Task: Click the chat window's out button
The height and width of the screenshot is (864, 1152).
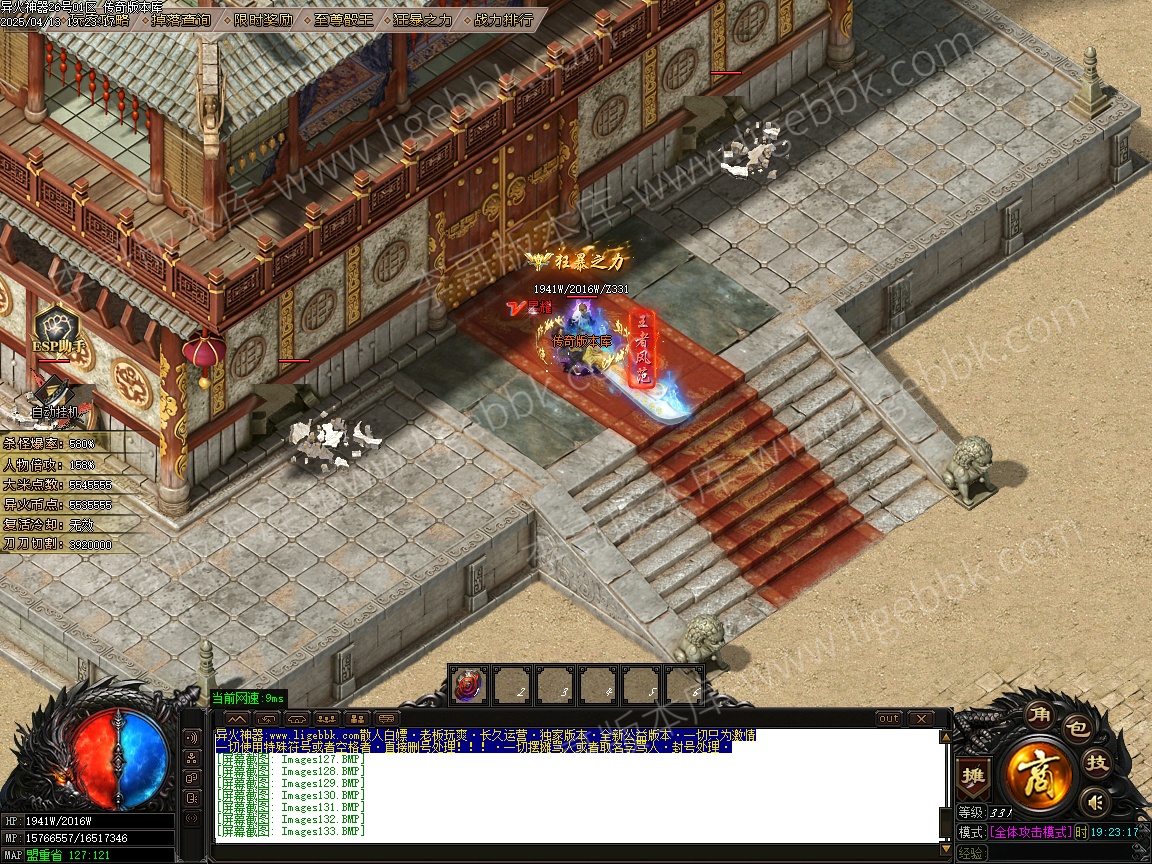Action: tap(888, 718)
